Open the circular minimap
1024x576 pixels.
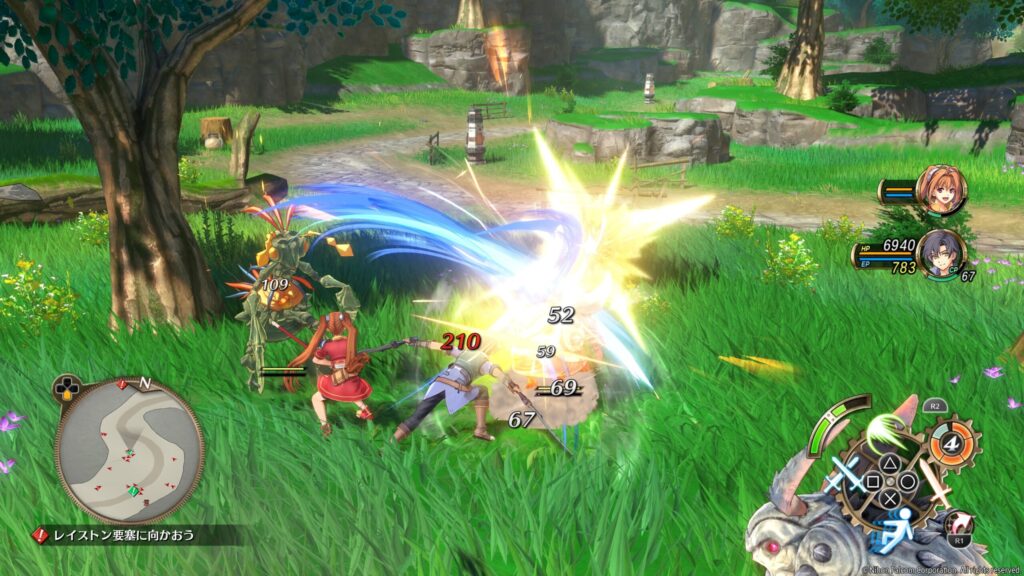point(129,450)
